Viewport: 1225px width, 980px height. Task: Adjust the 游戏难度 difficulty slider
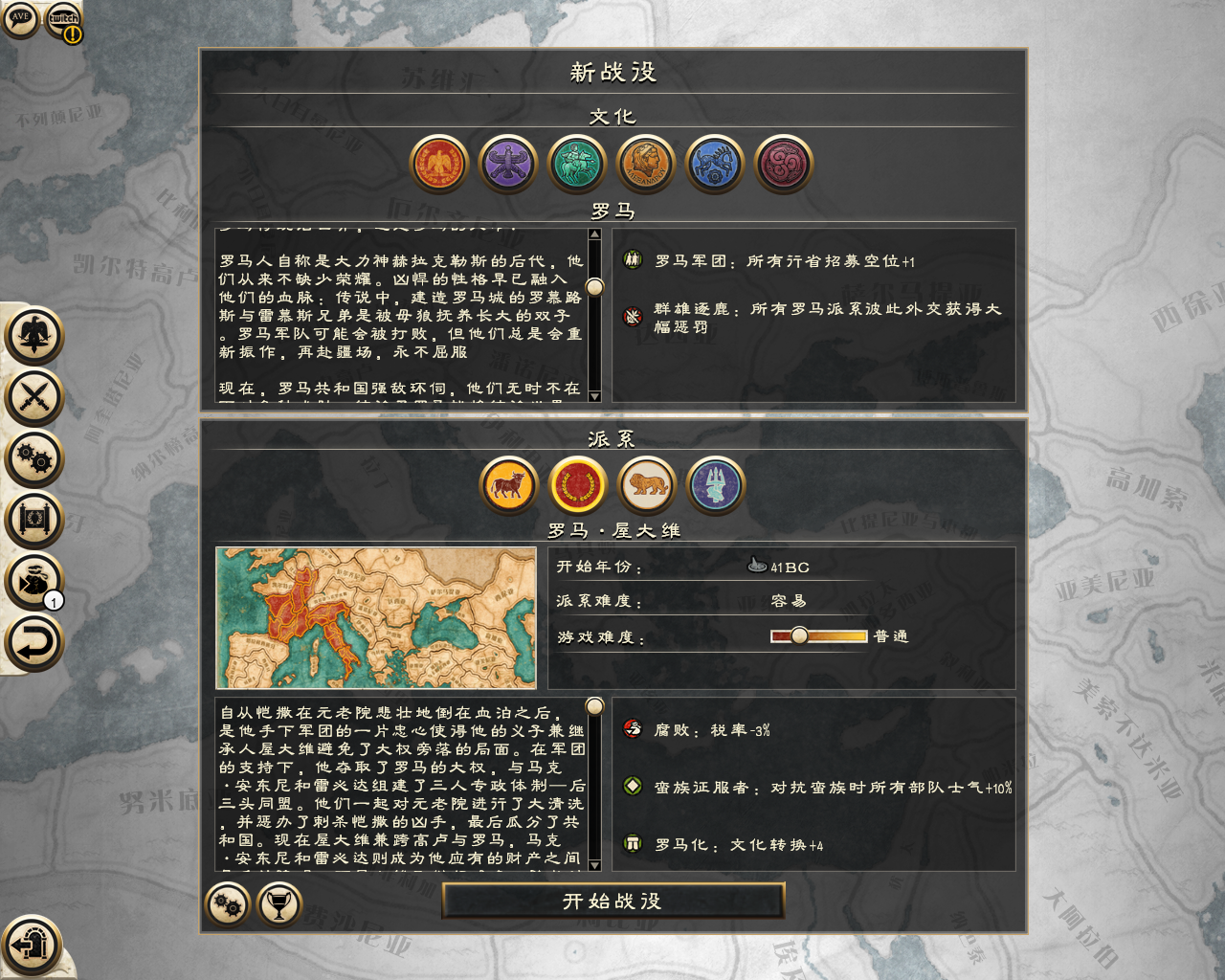point(800,635)
